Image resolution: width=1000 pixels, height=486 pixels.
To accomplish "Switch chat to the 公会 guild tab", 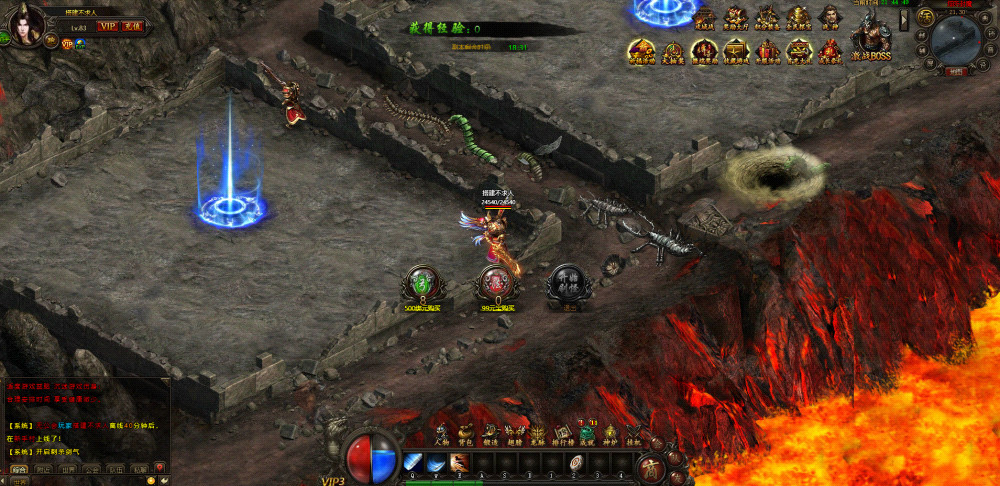I will tap(92, 467).
